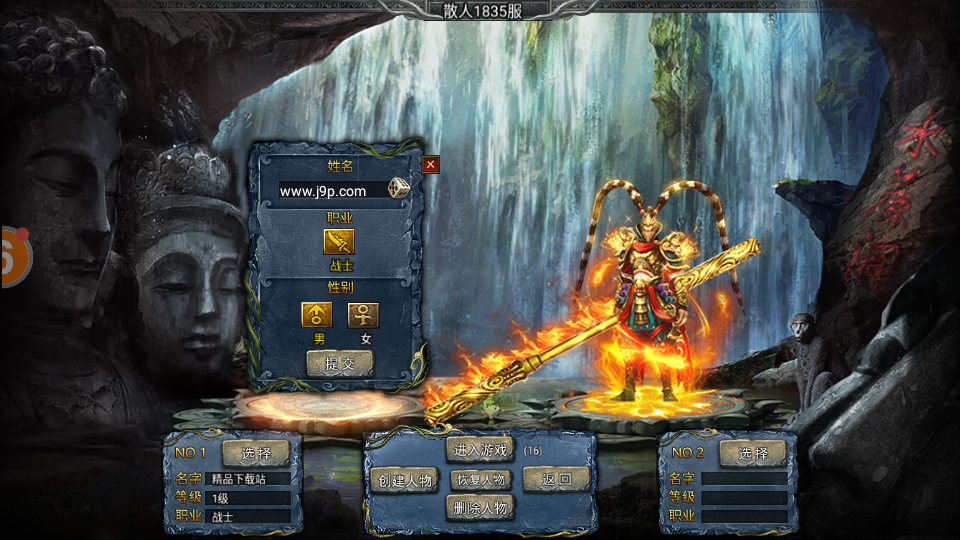Choose the male gender icon
Screen dimensions: 960x540
coord(317,315)
